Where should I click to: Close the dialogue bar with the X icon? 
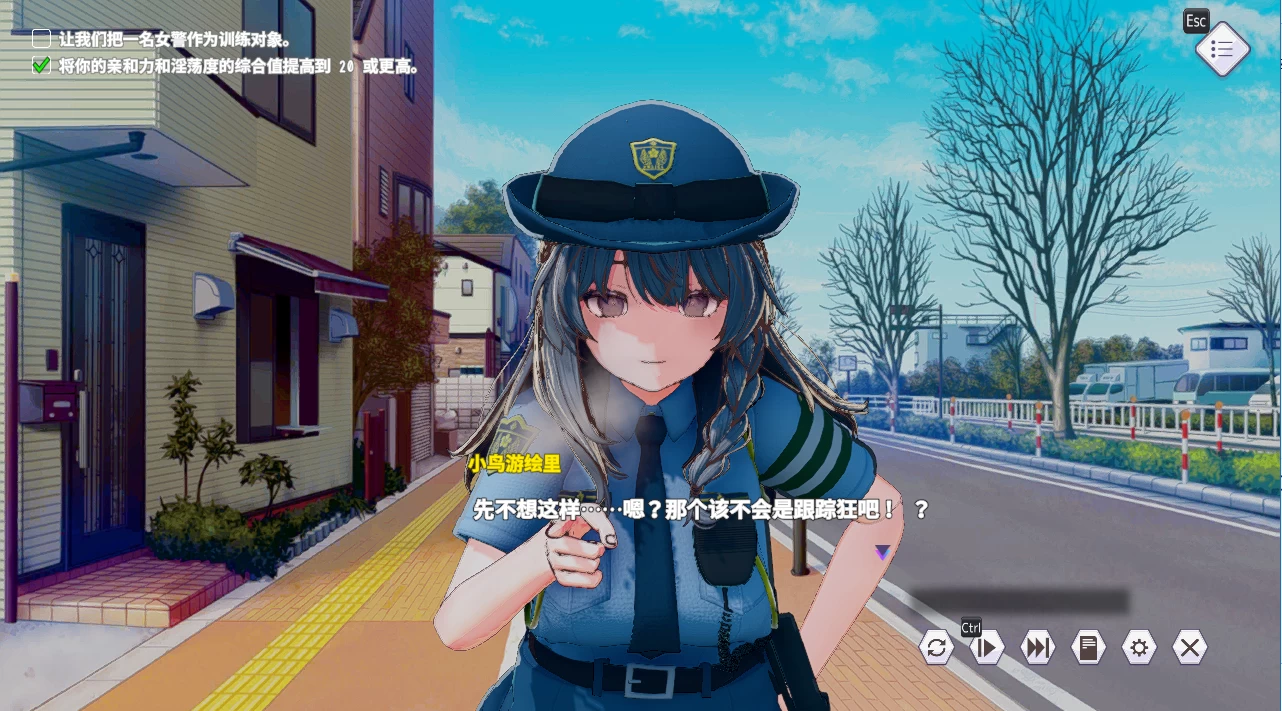point(1190,648)
